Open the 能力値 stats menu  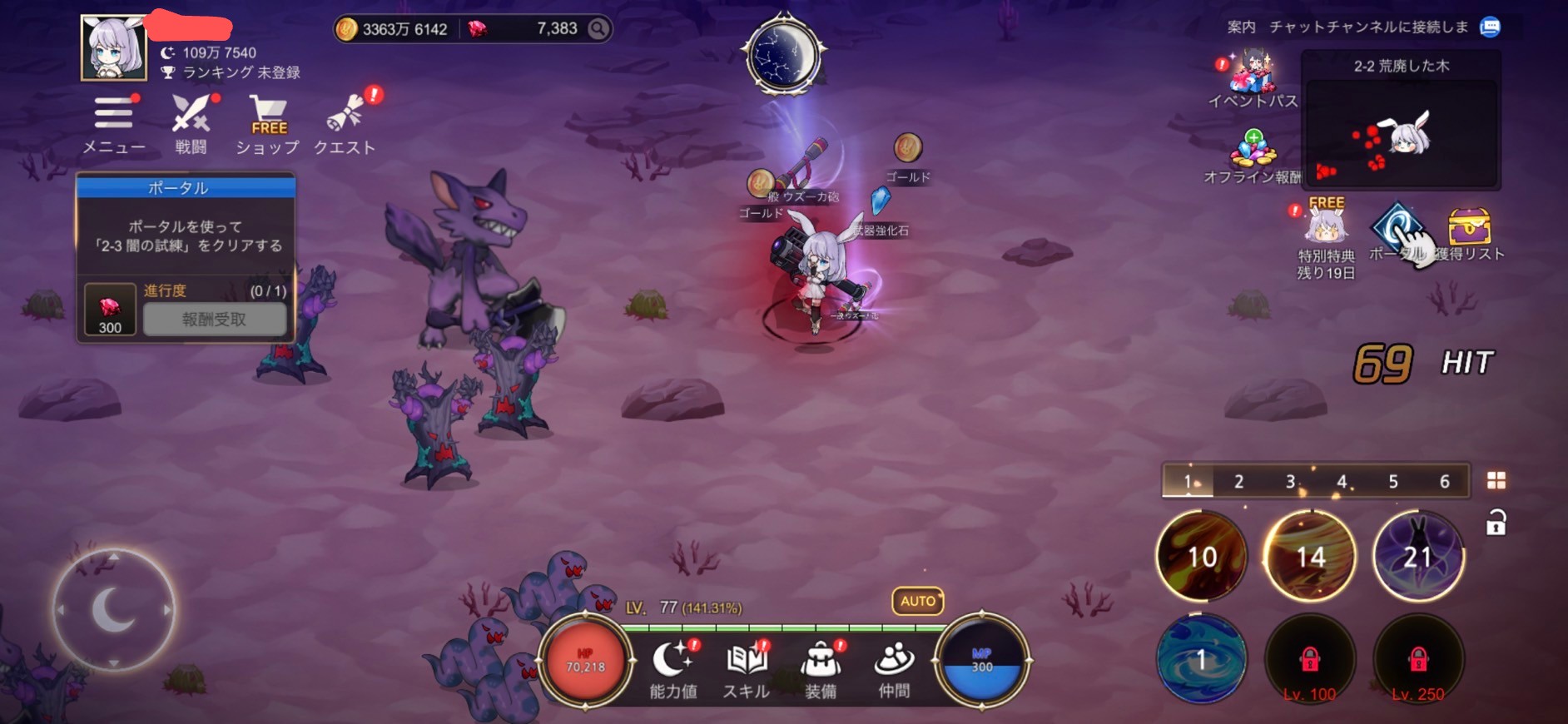point(672,670)
